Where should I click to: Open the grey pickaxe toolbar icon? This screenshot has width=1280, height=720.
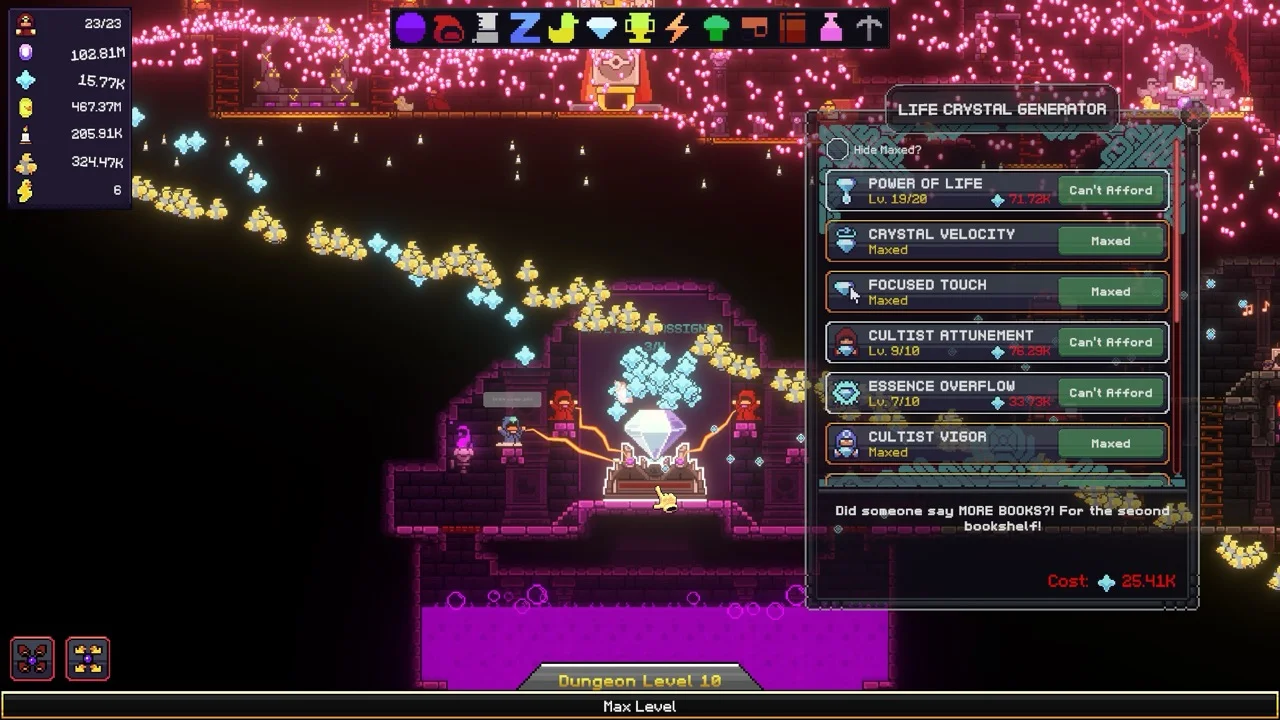pyautogui.click(x=869, y=28)
